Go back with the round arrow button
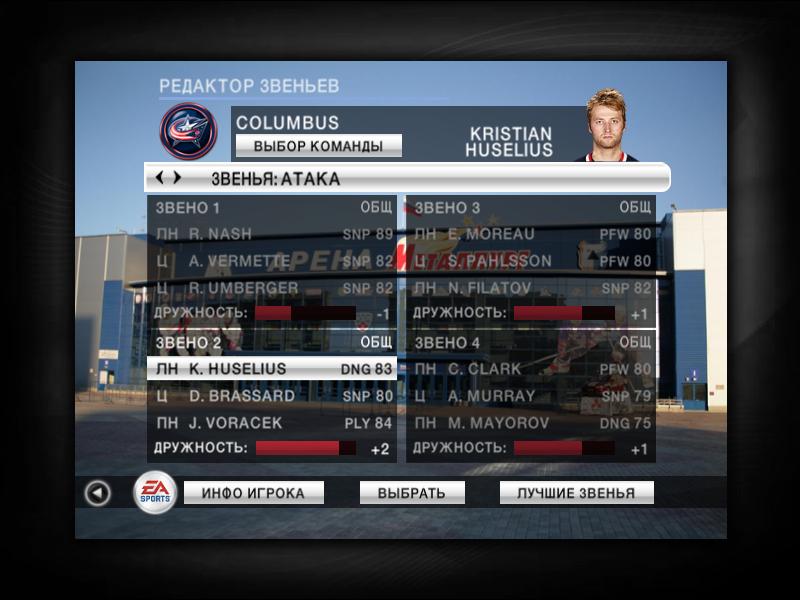 (x=97, y=493)
